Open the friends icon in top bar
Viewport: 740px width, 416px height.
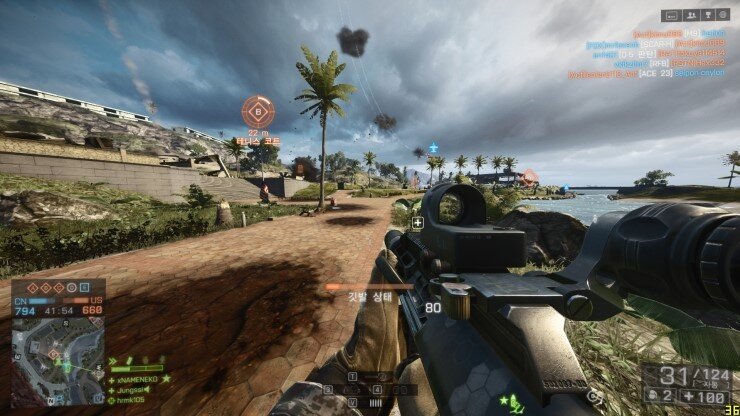[x=689, y=15]
